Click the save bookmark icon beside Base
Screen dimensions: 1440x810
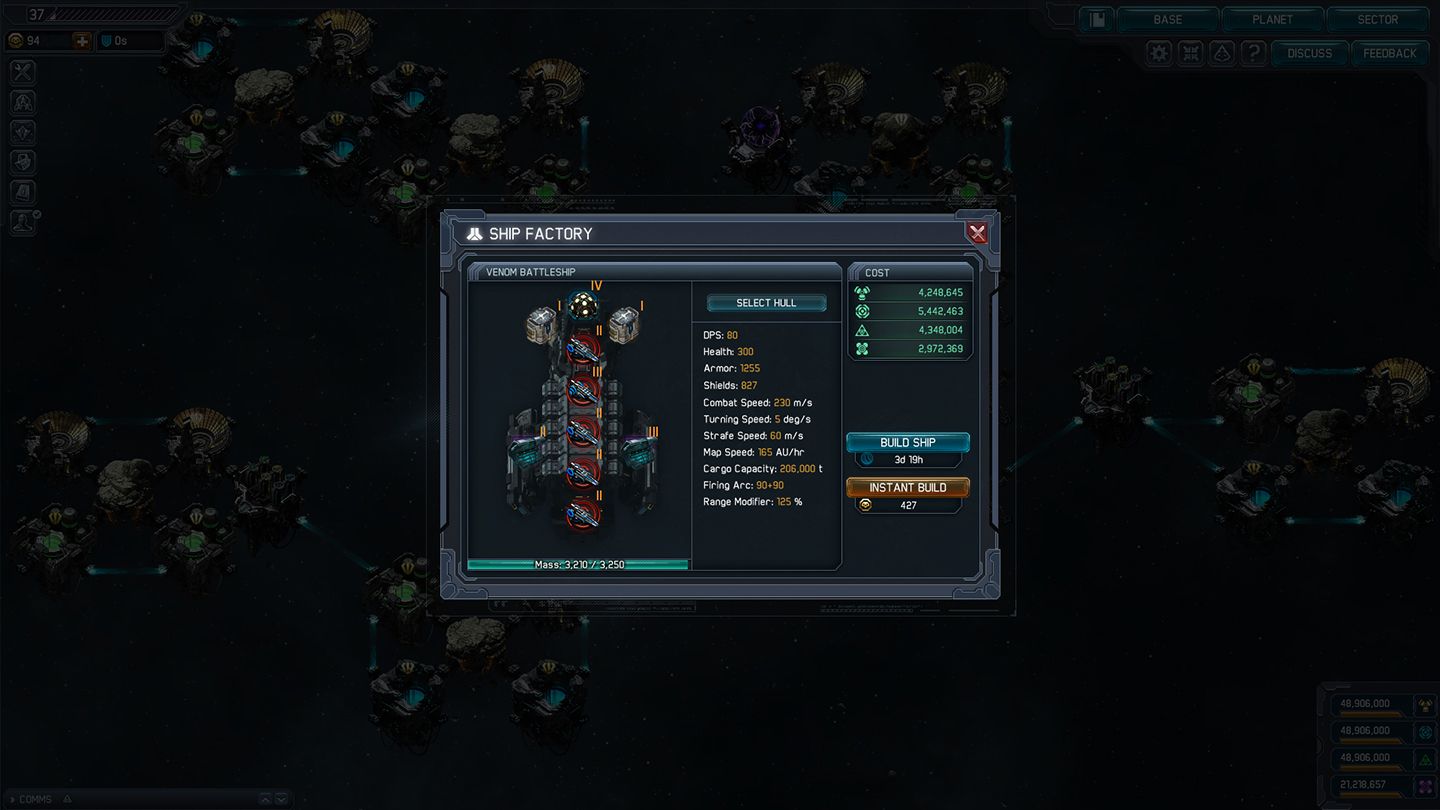(1096, 19)
